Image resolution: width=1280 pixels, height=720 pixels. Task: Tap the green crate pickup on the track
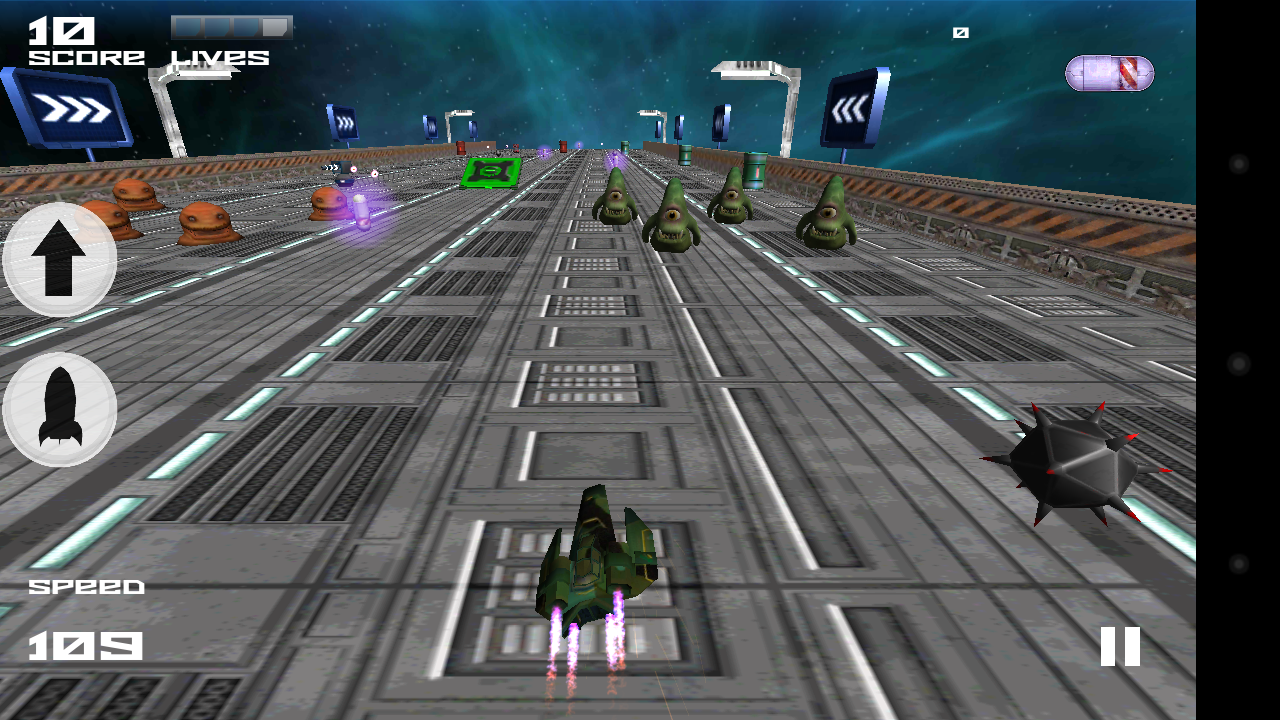[491, 174]
